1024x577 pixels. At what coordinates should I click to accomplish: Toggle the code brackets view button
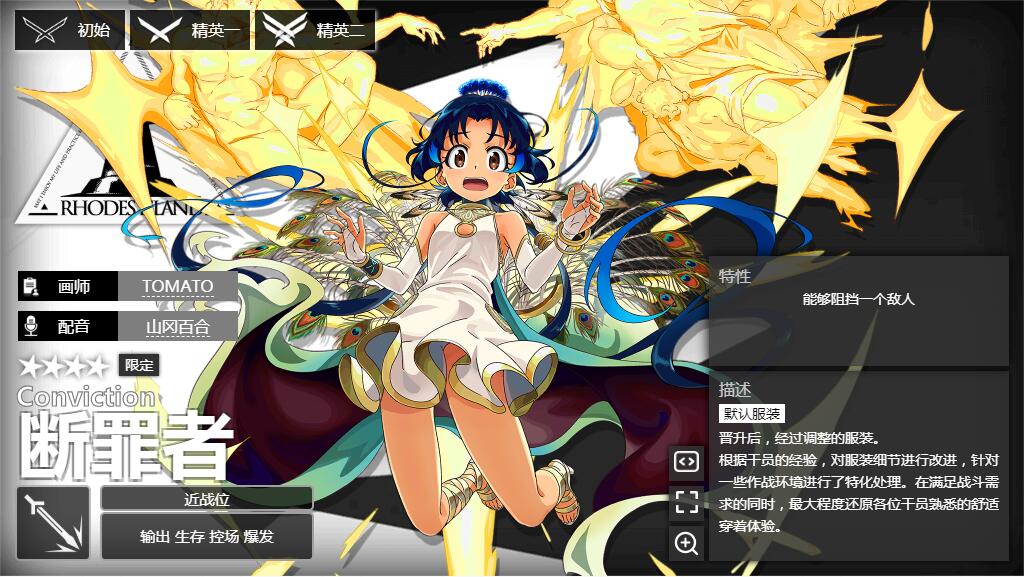click(686, 461)
